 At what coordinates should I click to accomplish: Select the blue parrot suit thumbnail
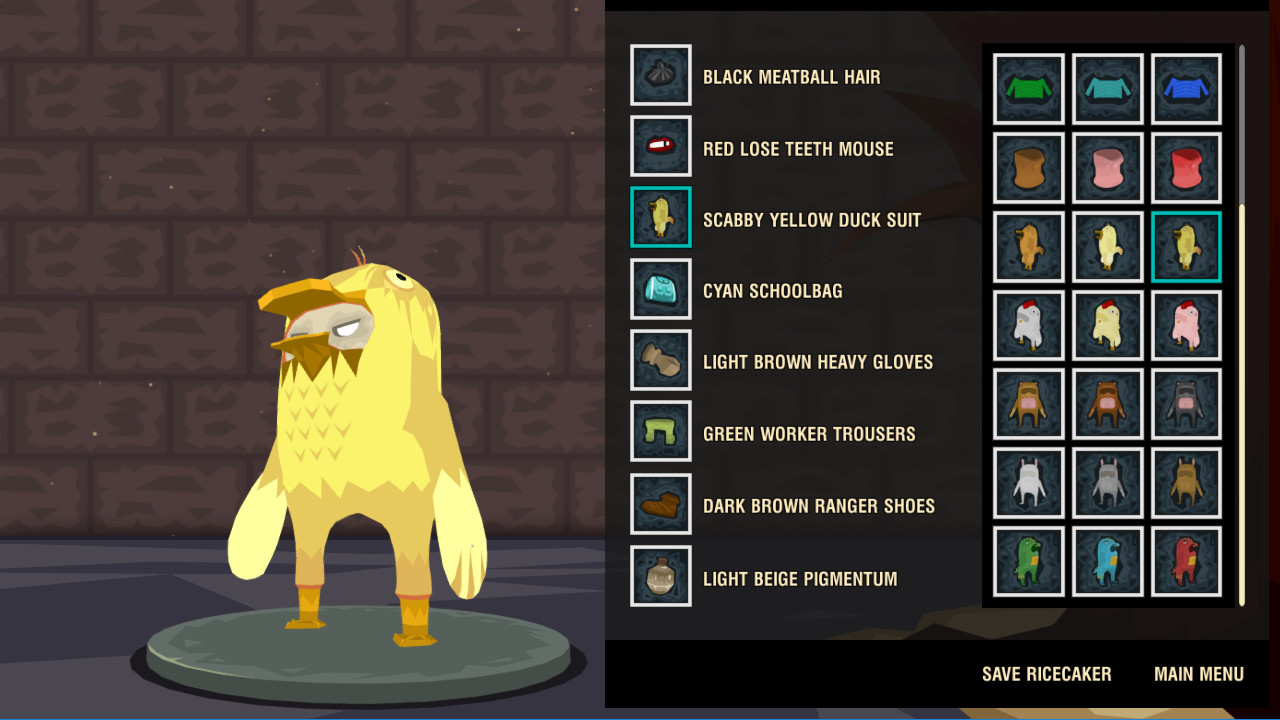click(x=1107, y=562)
